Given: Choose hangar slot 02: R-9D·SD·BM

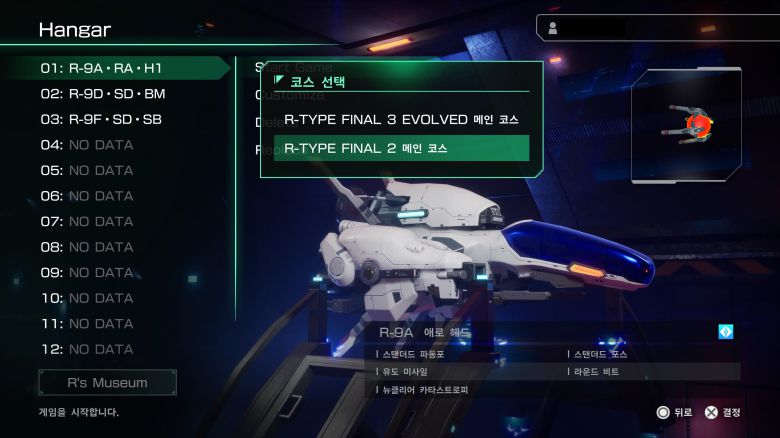Looking at the screenshot, I should tap(103, 94).
